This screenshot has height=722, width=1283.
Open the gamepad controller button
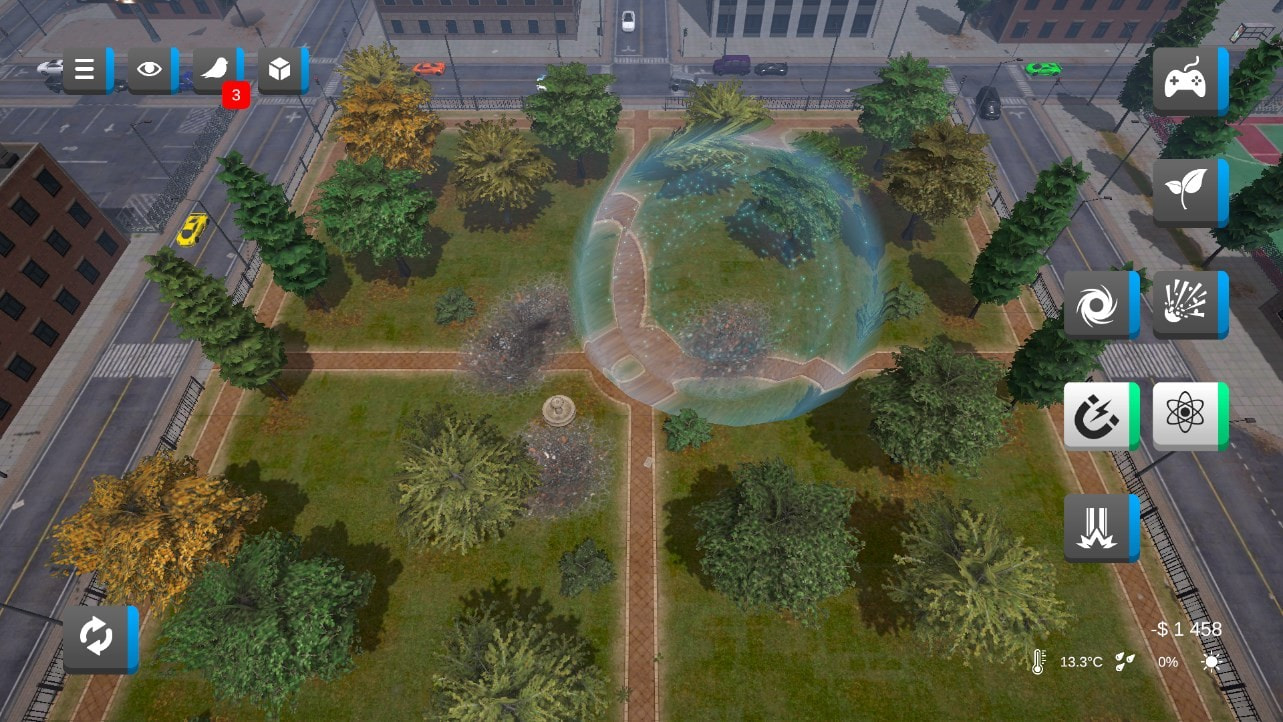click(1188, 80)
